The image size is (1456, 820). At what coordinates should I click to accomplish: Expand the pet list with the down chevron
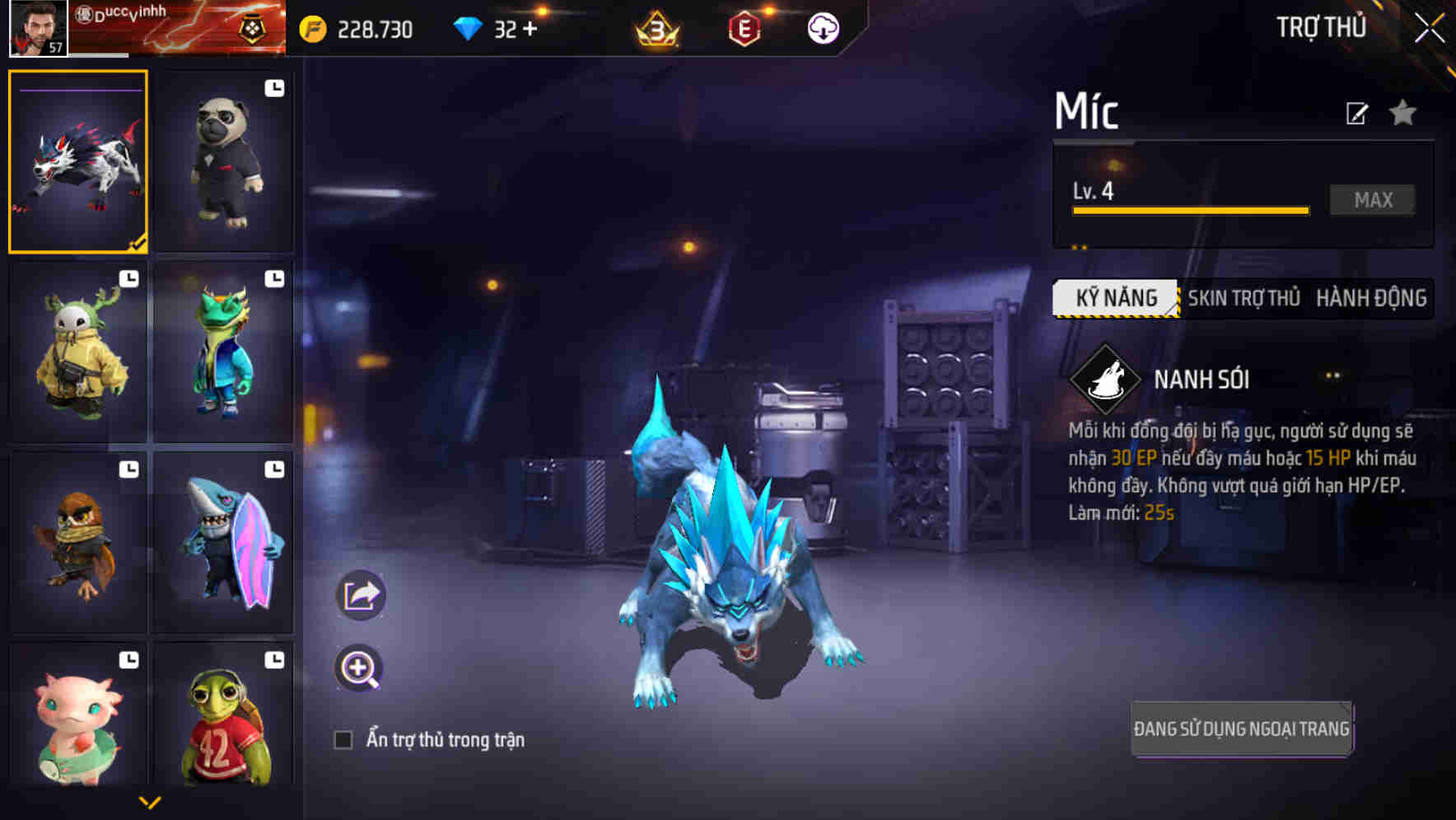click(x=152, y=803)
